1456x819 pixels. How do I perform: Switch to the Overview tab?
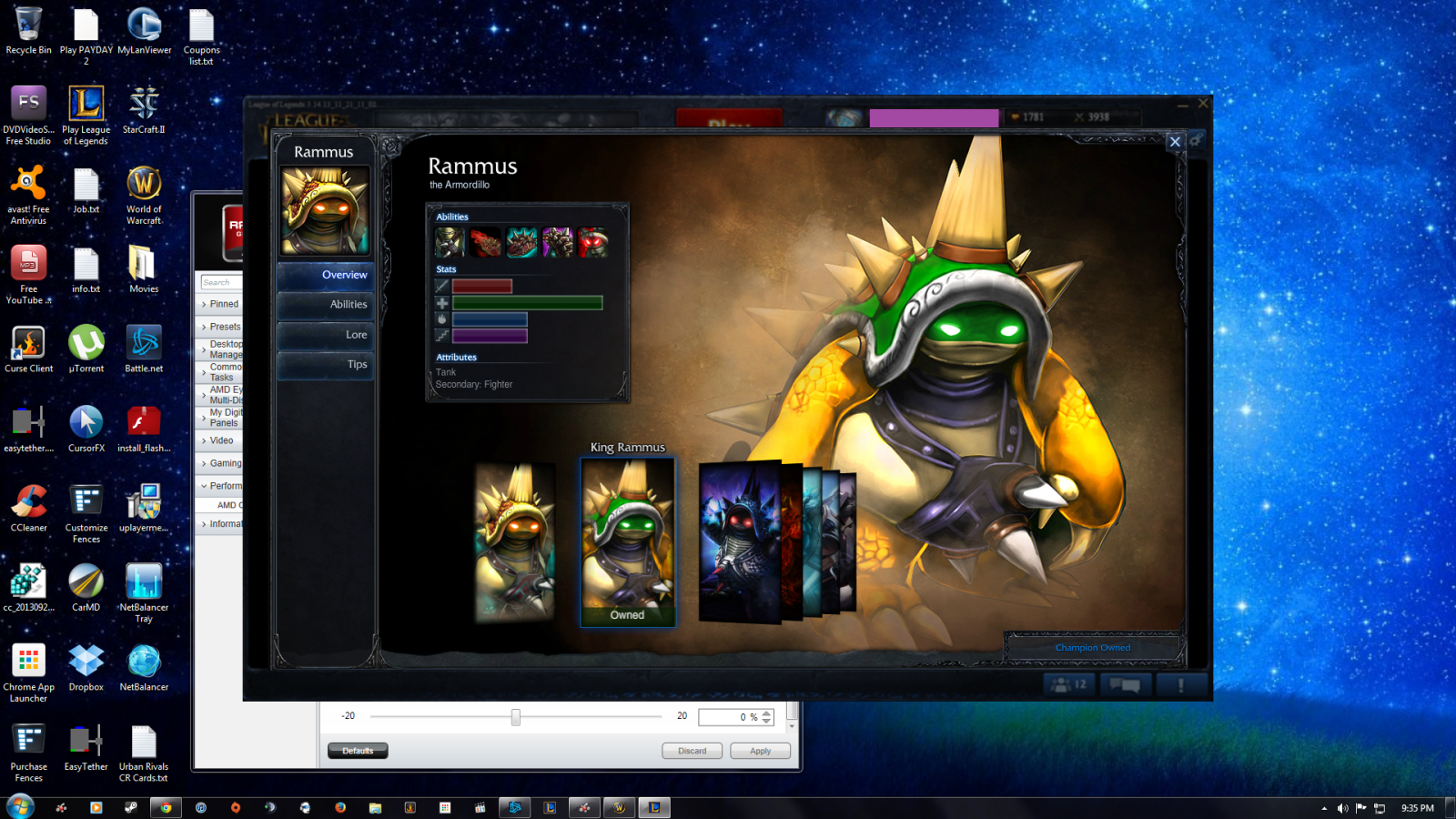pos(326,275)
